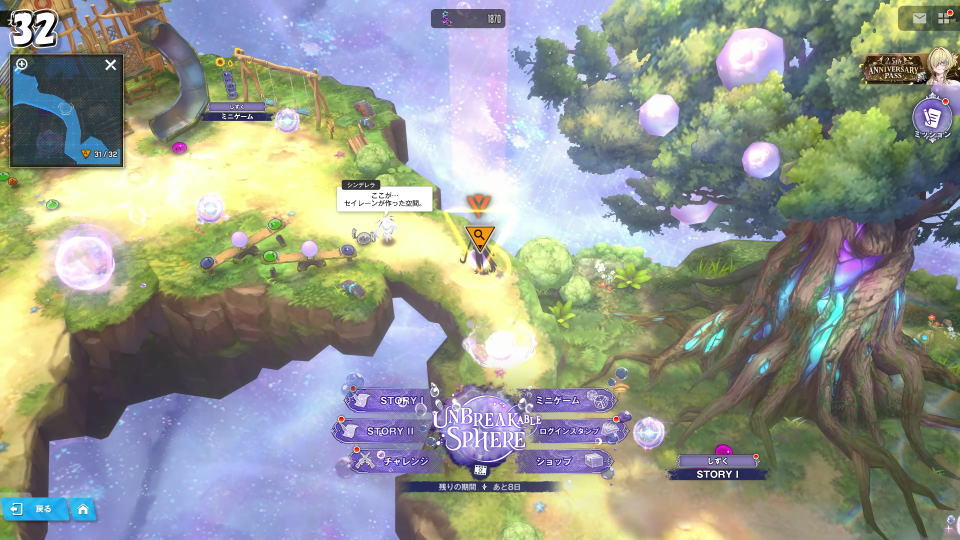The width and height of the screenshot is (960, 540).
Task: Select the しずく STORY I label near the tree
Action: pos(716,468)
